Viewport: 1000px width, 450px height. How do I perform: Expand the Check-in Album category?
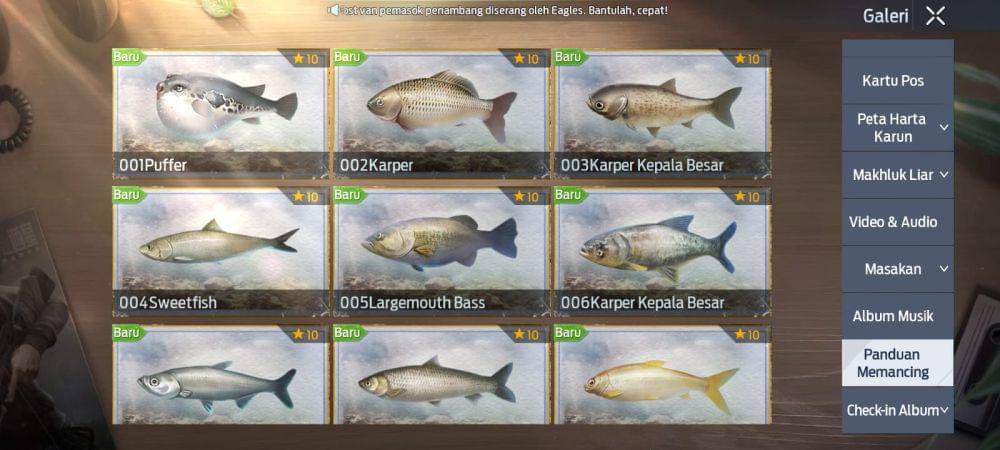(x=897, y=410)
